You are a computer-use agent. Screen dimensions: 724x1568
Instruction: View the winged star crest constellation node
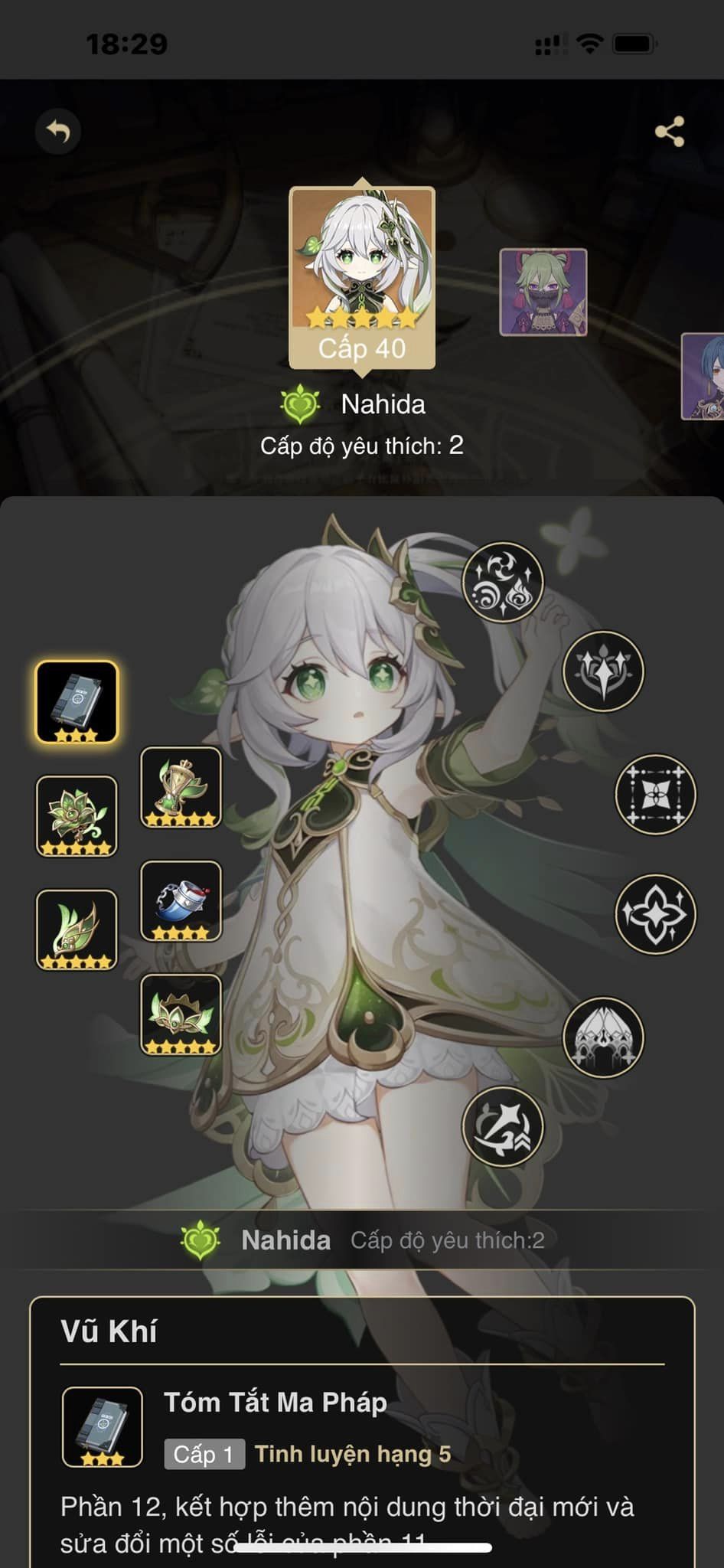pyautogui.click(x=604, y=671)
